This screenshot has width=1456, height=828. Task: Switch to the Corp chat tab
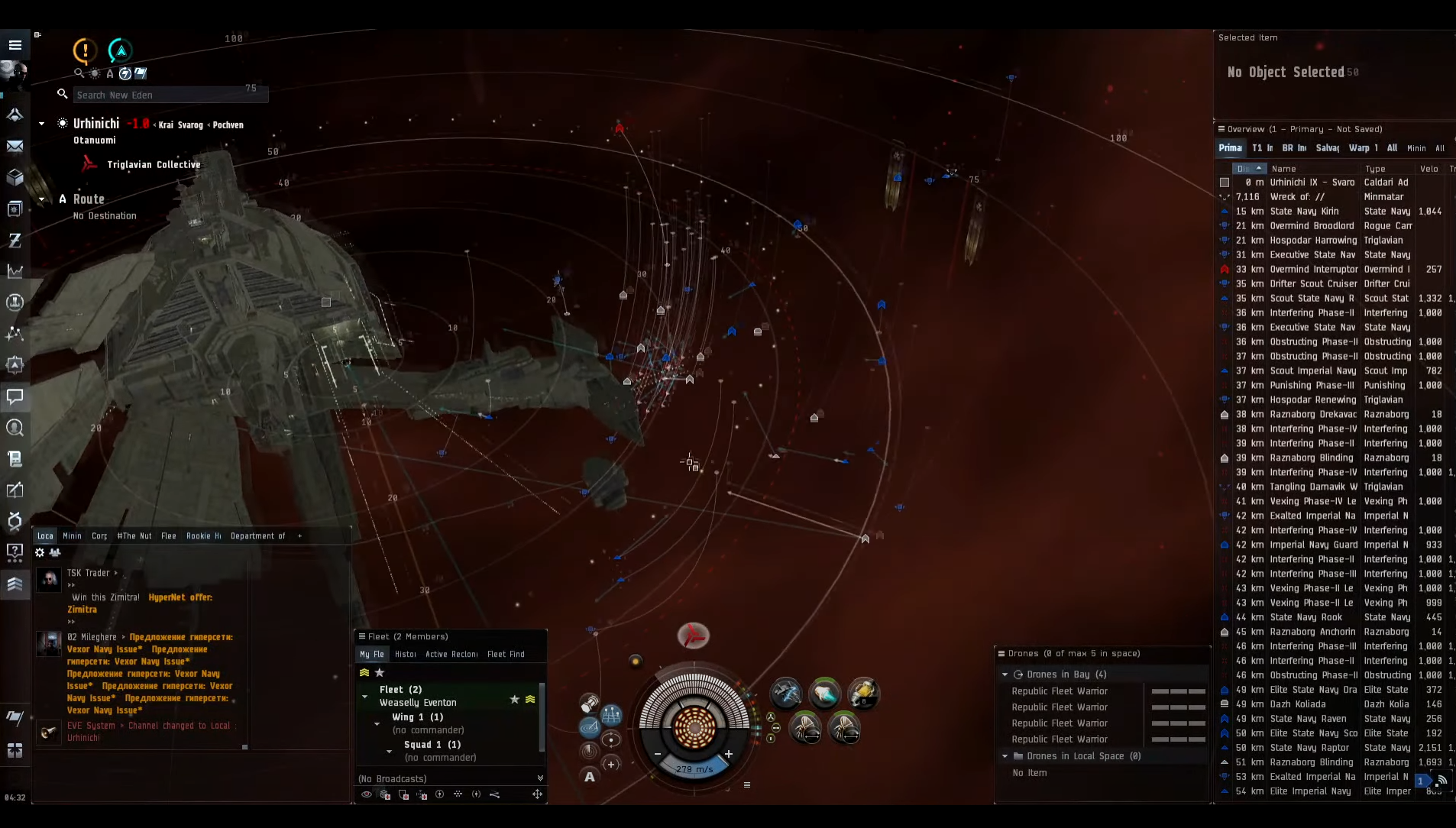click(99, 536)
